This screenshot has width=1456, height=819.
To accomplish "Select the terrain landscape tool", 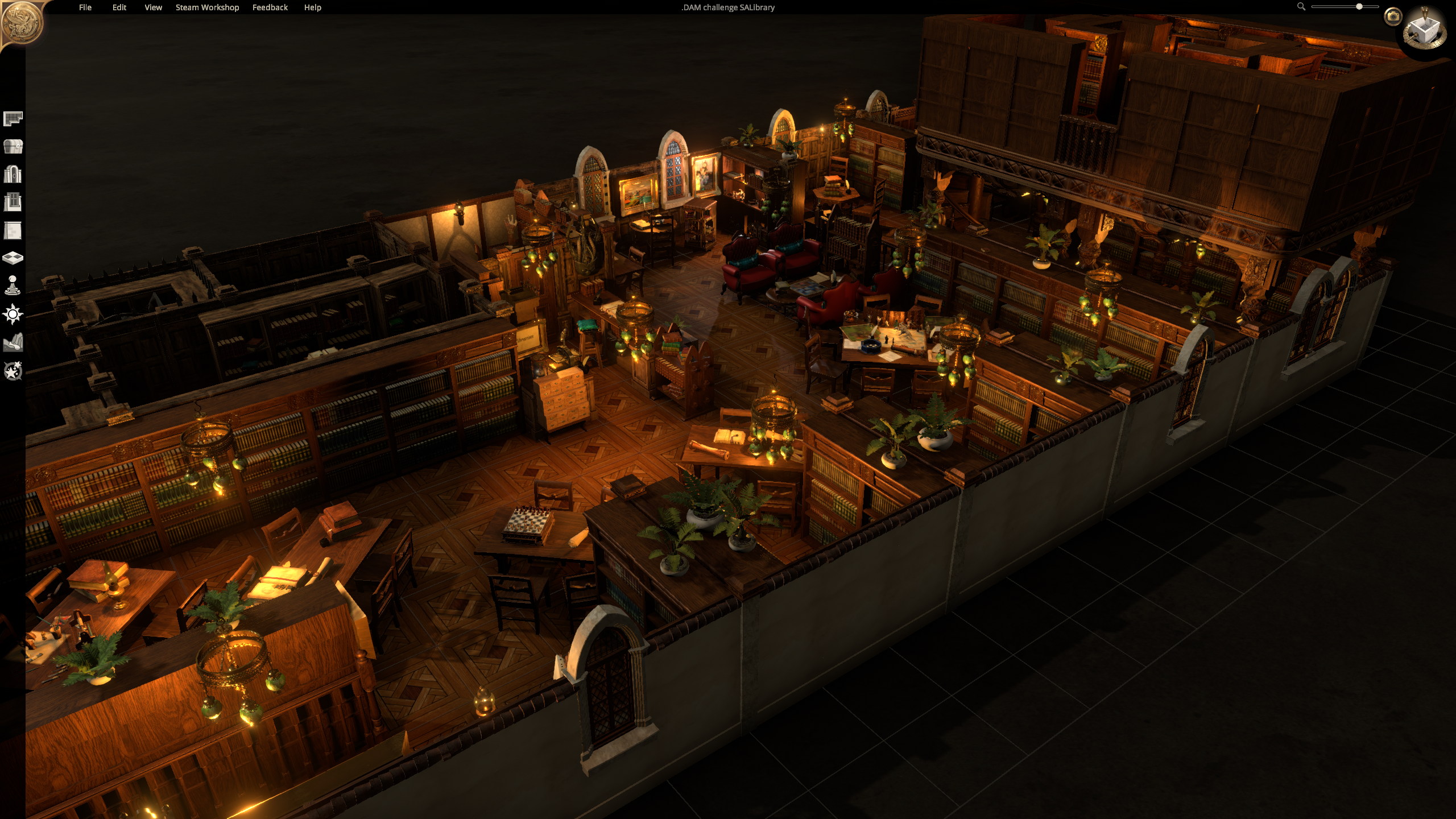I will click(13, 342).
